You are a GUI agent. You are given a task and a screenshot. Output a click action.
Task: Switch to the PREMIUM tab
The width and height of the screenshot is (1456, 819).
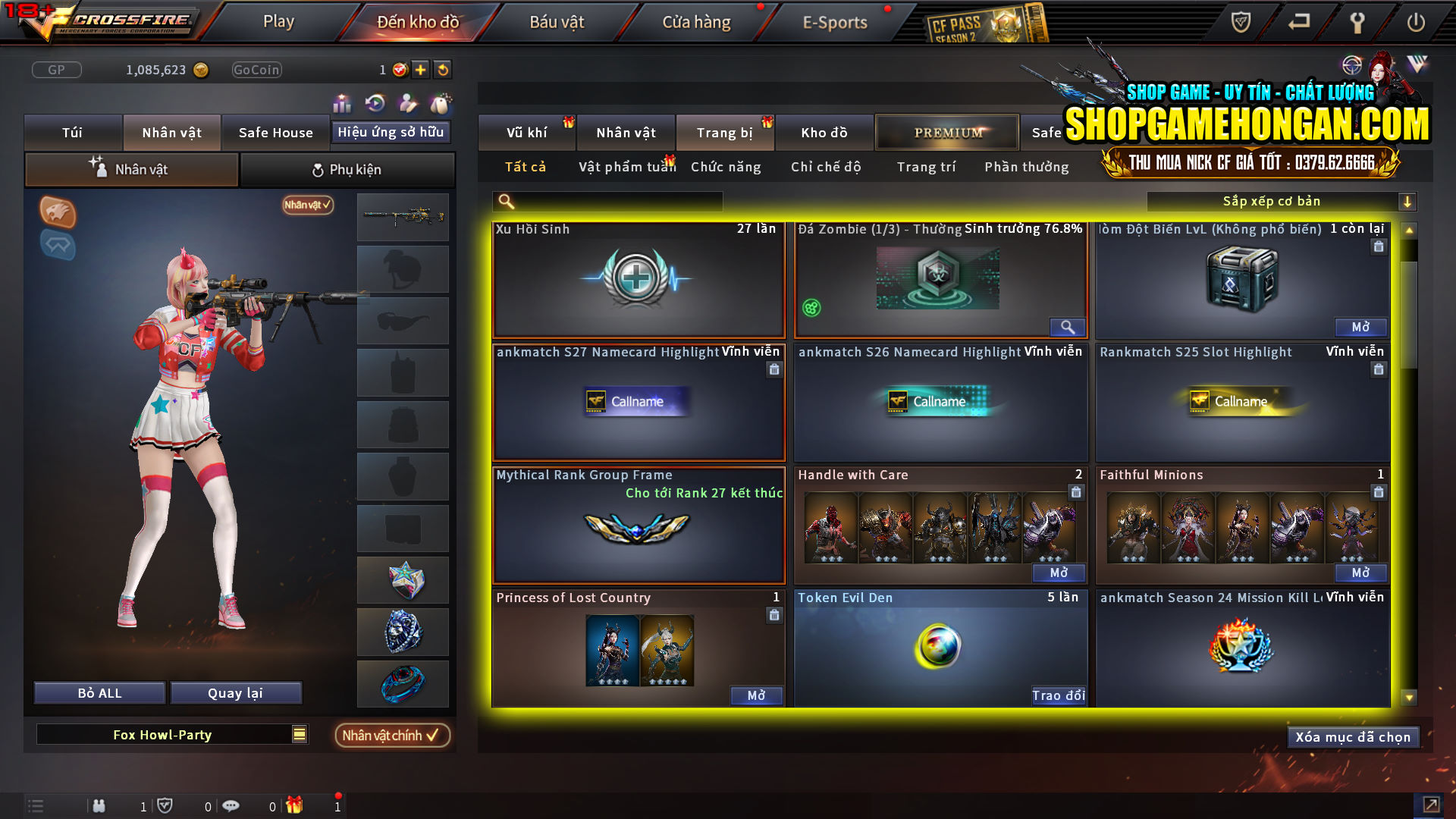pos(946,132)
